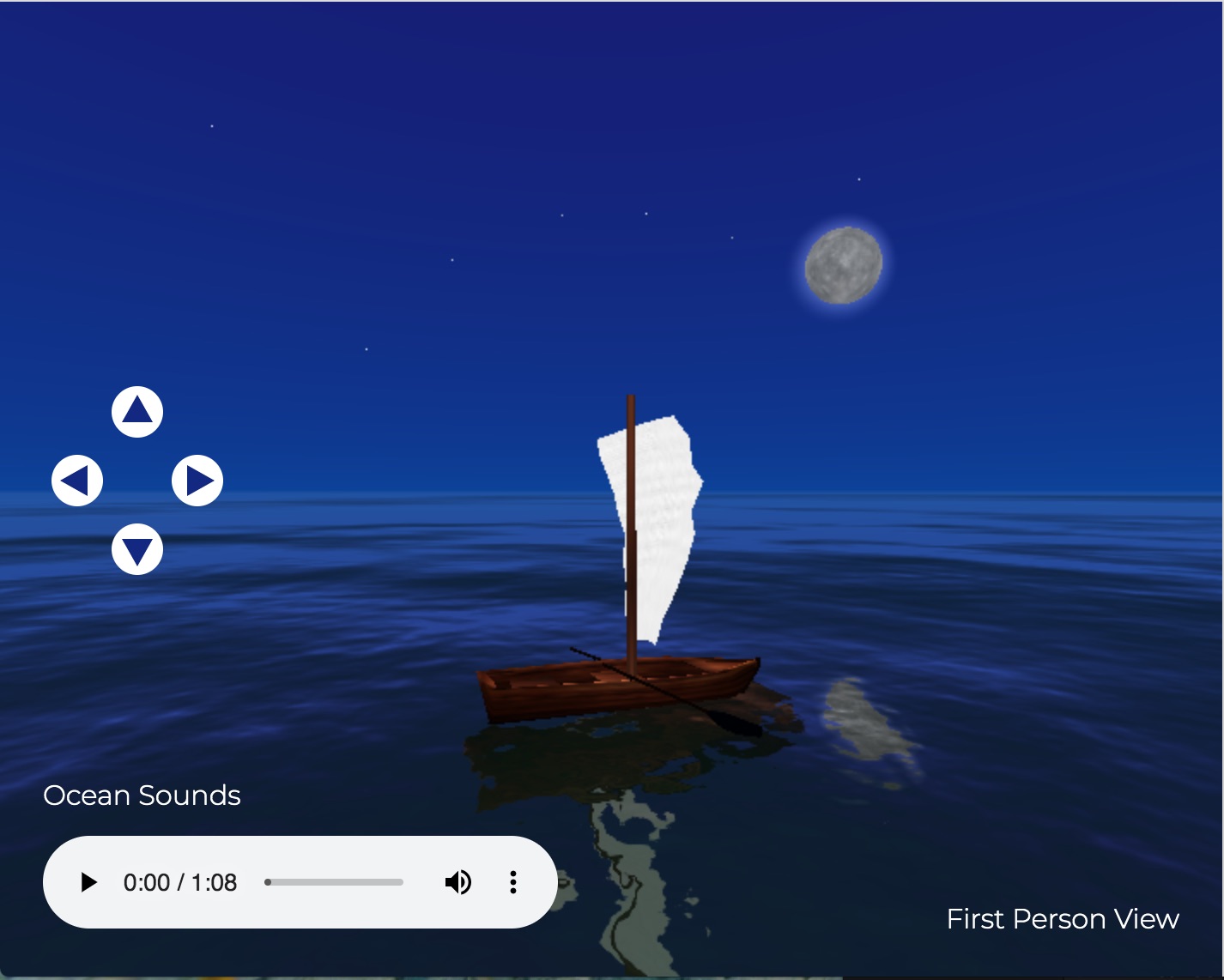This screenshot has width=1224, height=980.
Task: Click the down arrow navigation control
Action: pos(137,549)
